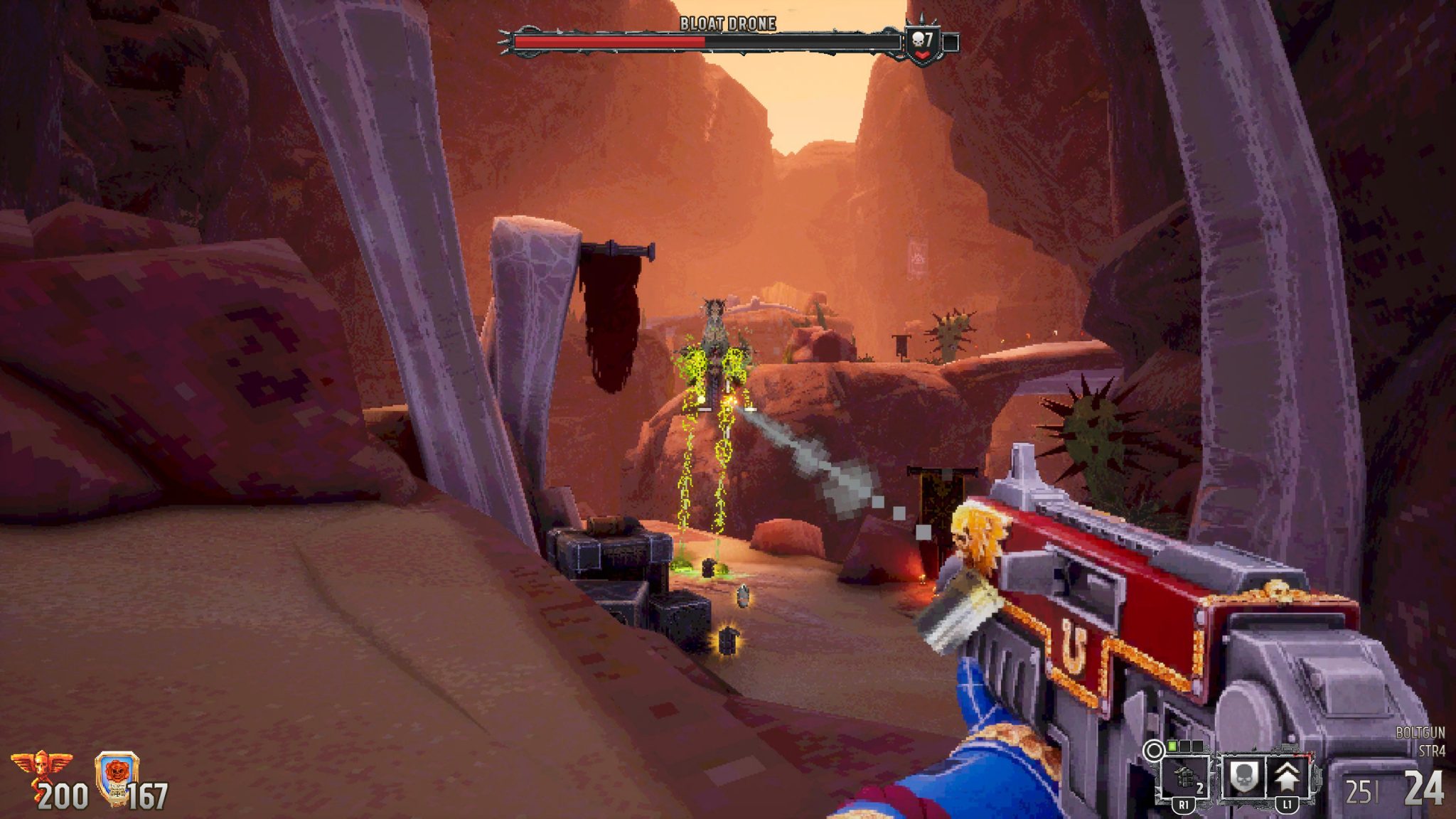1456x819 pixels.
Task: Click the grenade icon above the R1 label
Action: click(1184, 776)
